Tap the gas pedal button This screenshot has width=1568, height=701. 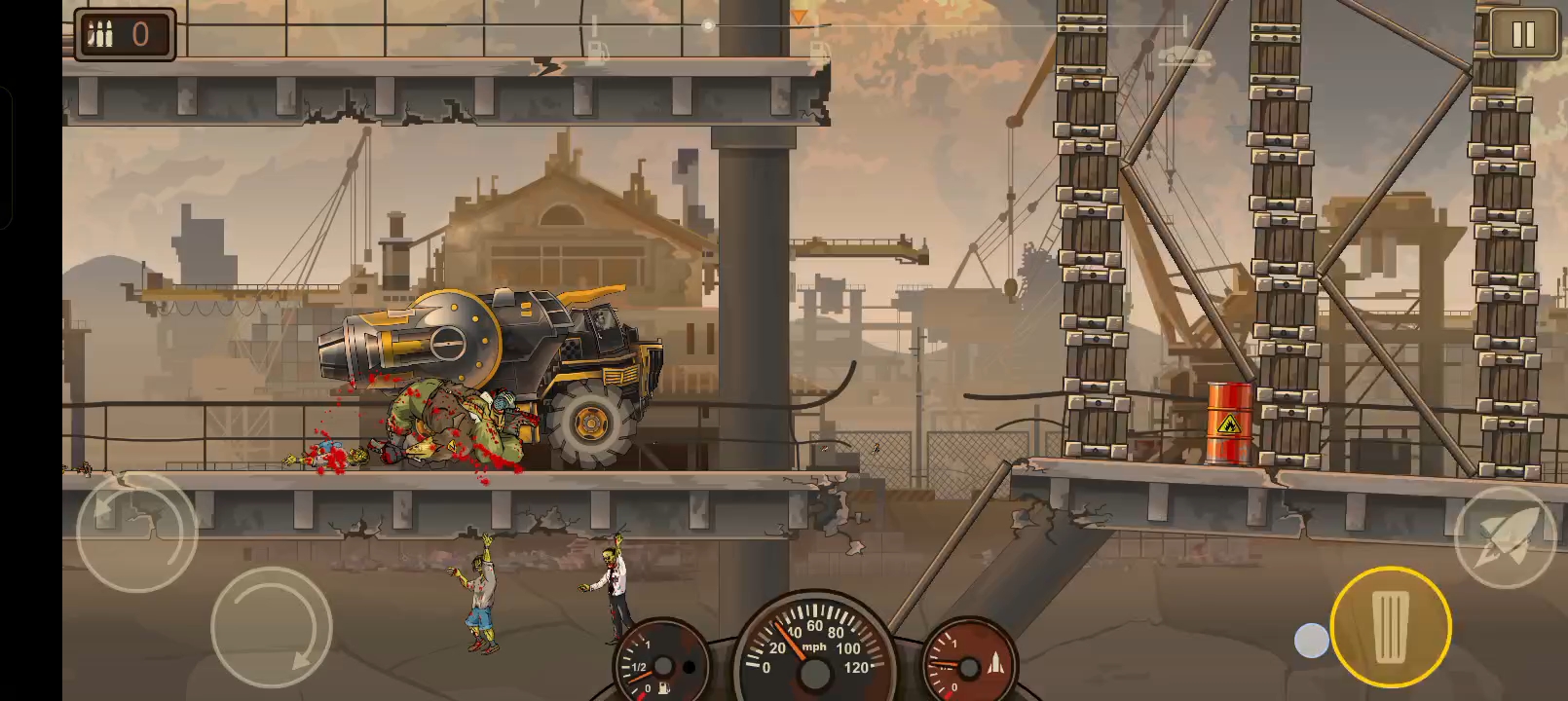[x=1391, y=626]
